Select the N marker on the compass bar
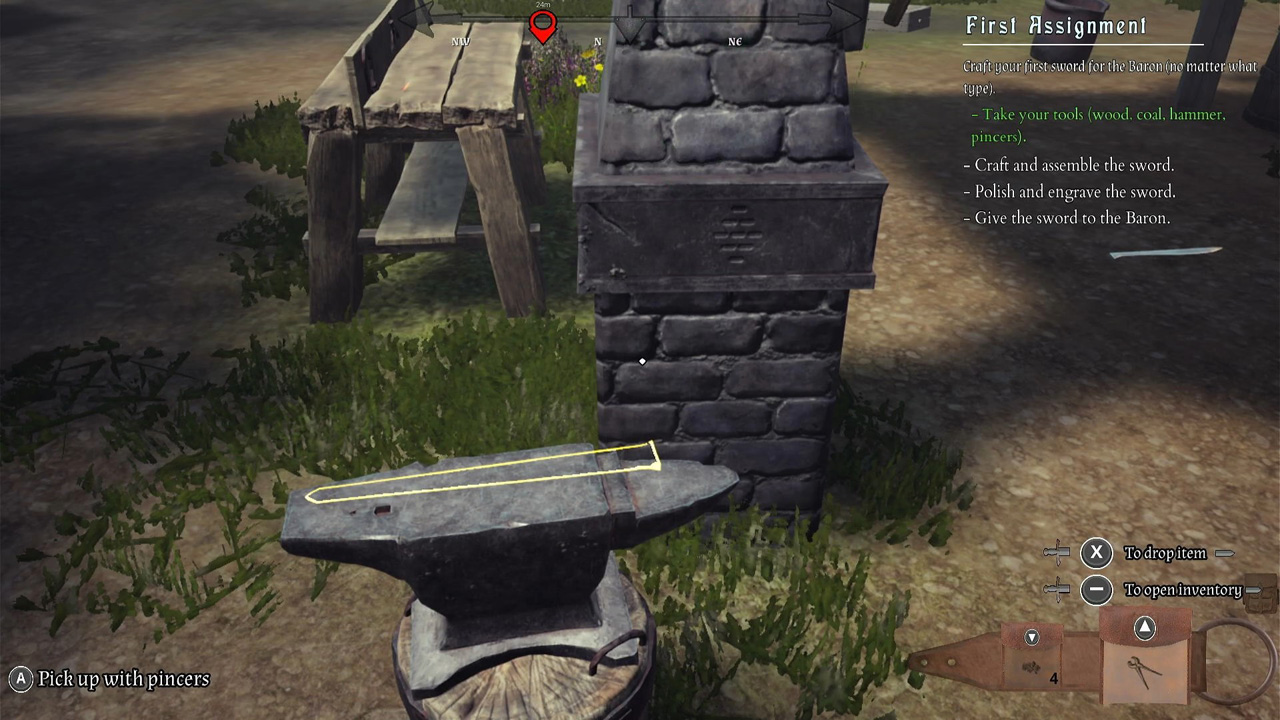The image size is (1280, 720). point(597,42)
